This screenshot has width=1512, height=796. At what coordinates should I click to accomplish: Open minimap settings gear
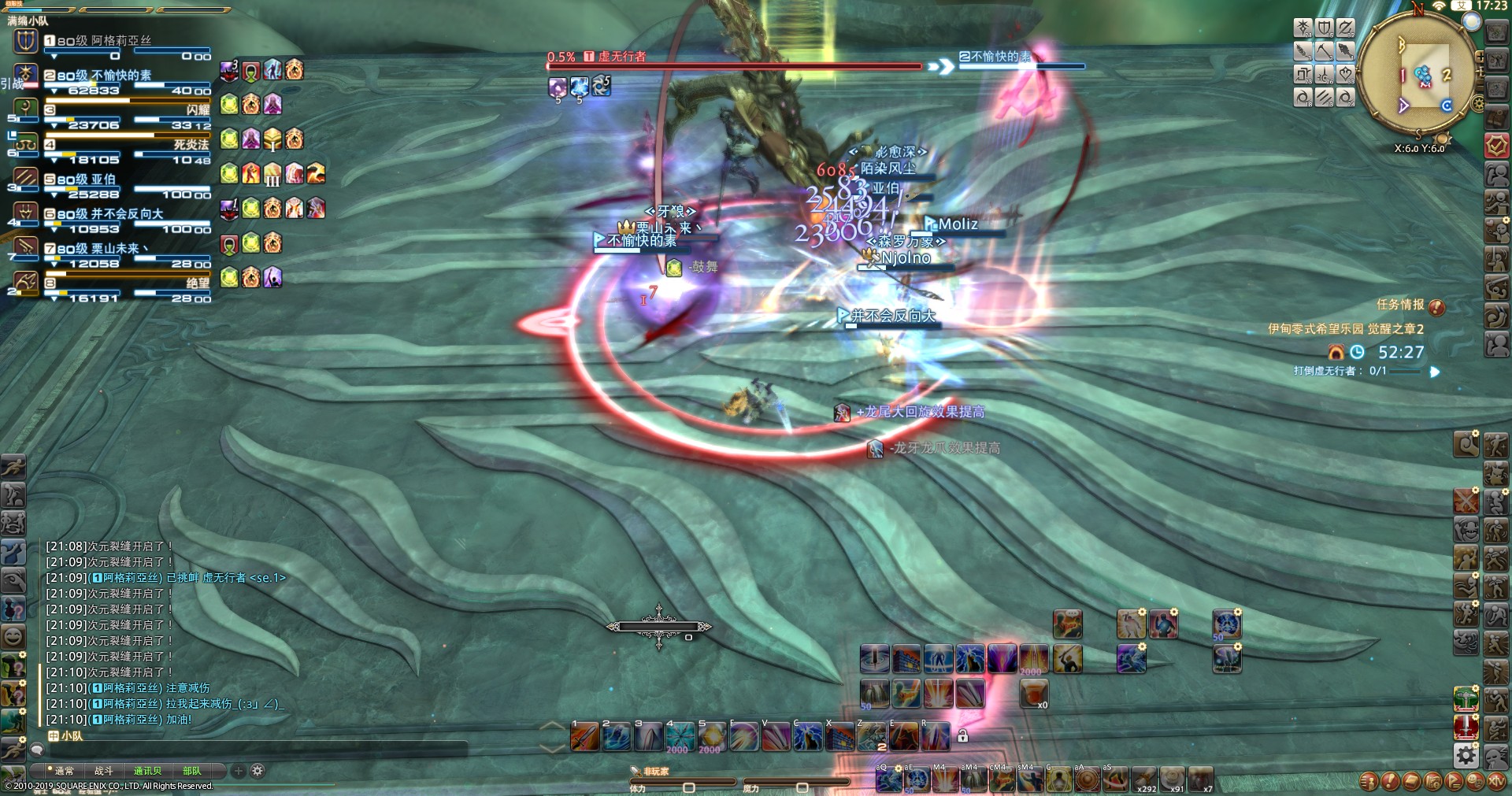click(x=1477, y=103)
